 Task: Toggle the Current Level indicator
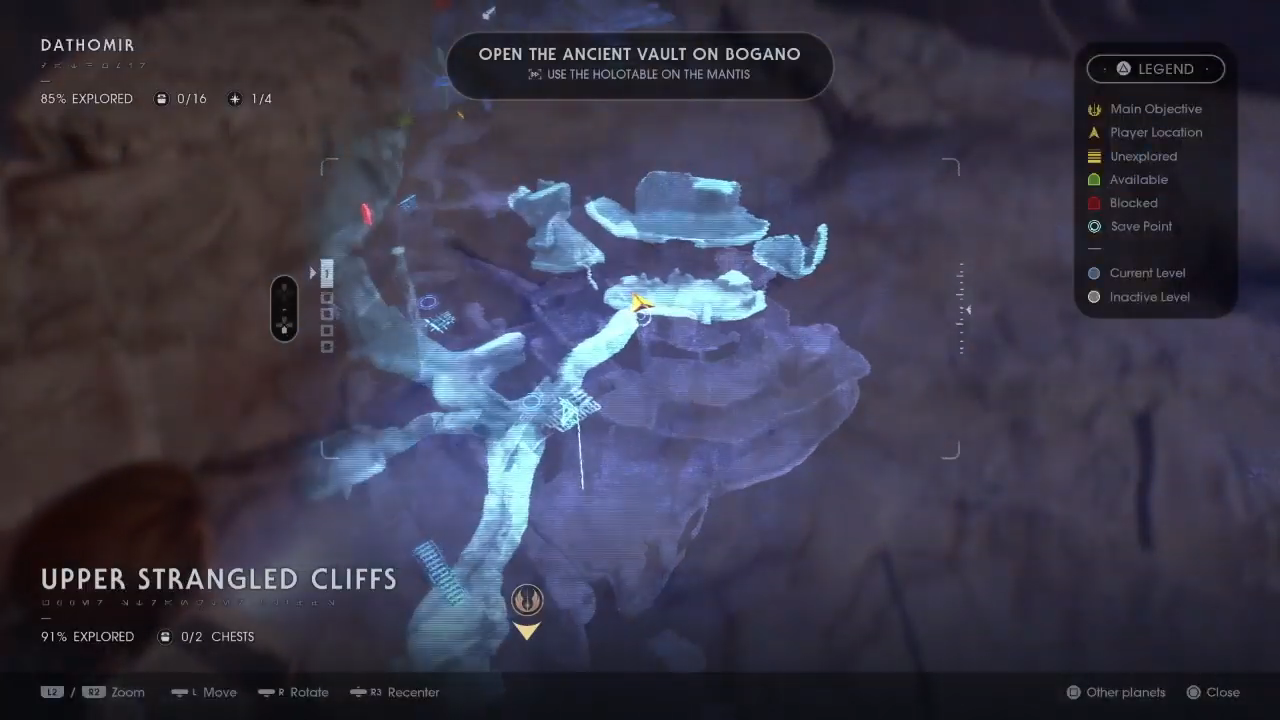point(1094,273)
